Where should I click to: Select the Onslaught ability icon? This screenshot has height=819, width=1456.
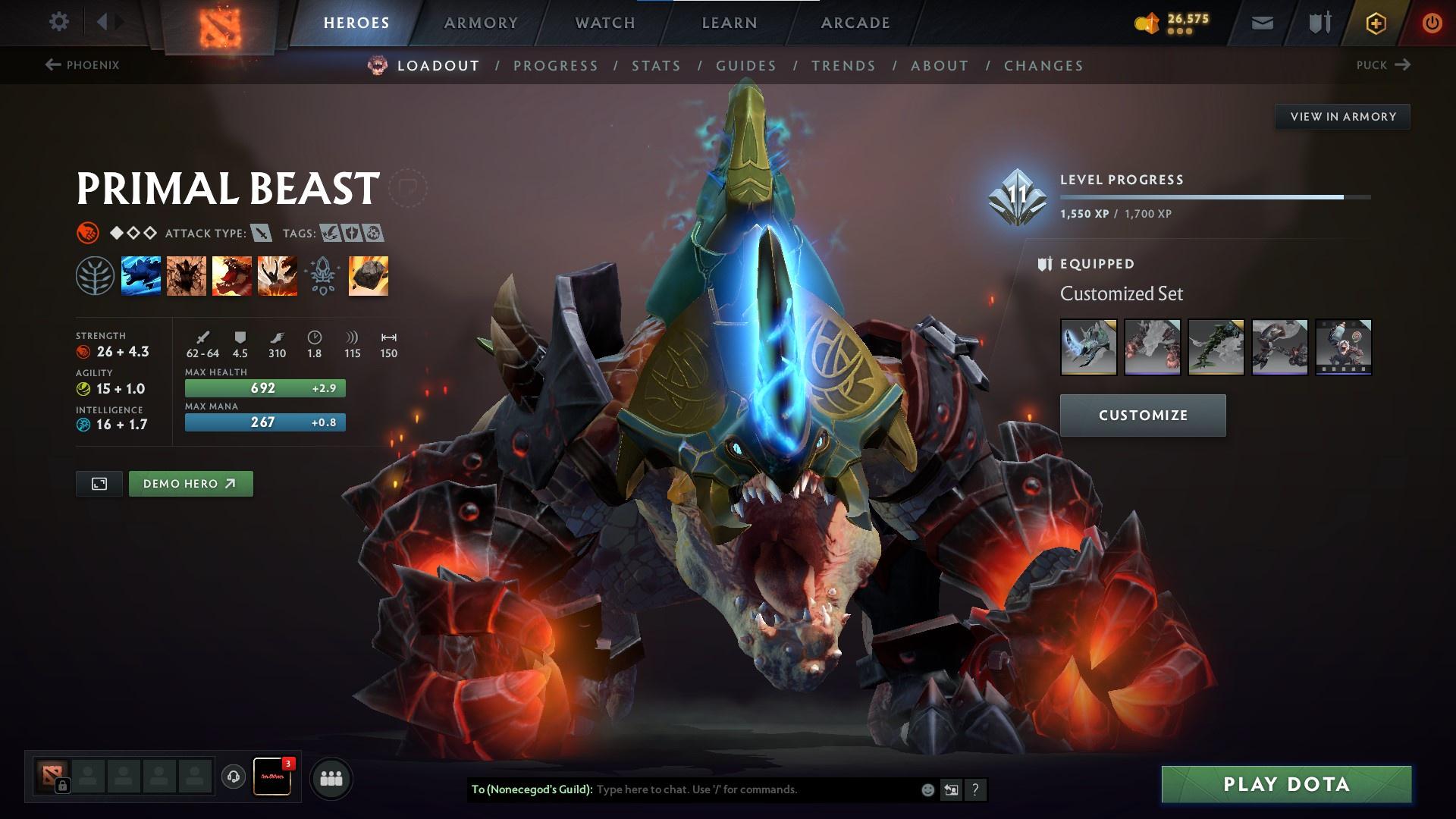(x=141, y=276)
